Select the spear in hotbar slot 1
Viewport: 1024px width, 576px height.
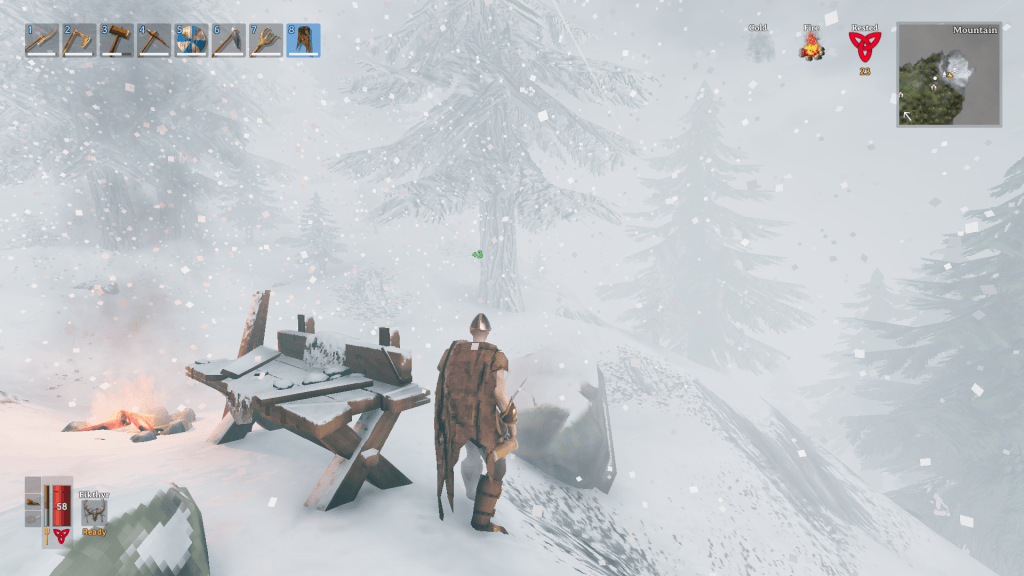point(42,40)
